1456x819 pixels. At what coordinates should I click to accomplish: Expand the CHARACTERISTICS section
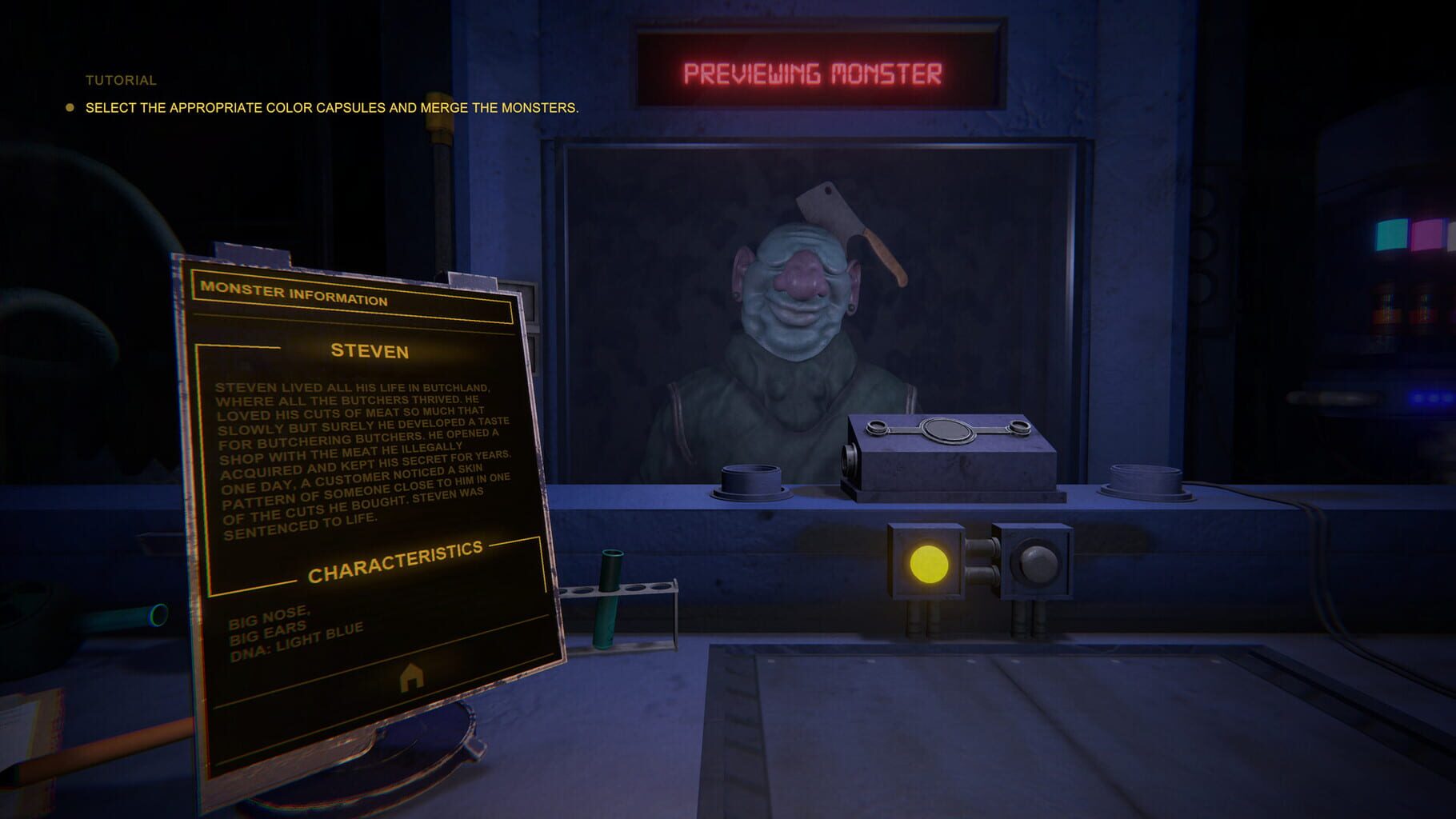[x=400, y=572]
